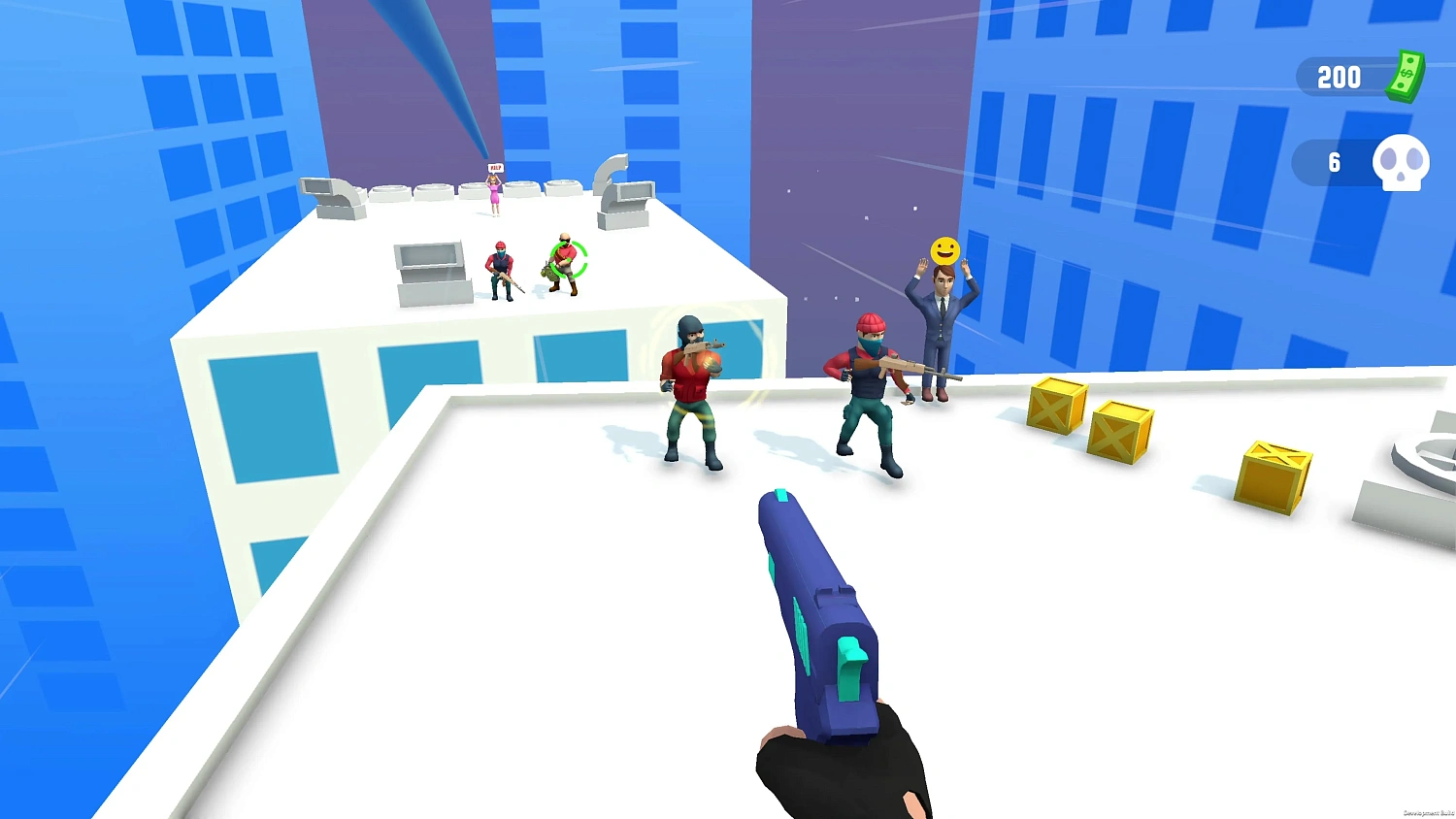Click the kill count number 6

pos(1335,163)
